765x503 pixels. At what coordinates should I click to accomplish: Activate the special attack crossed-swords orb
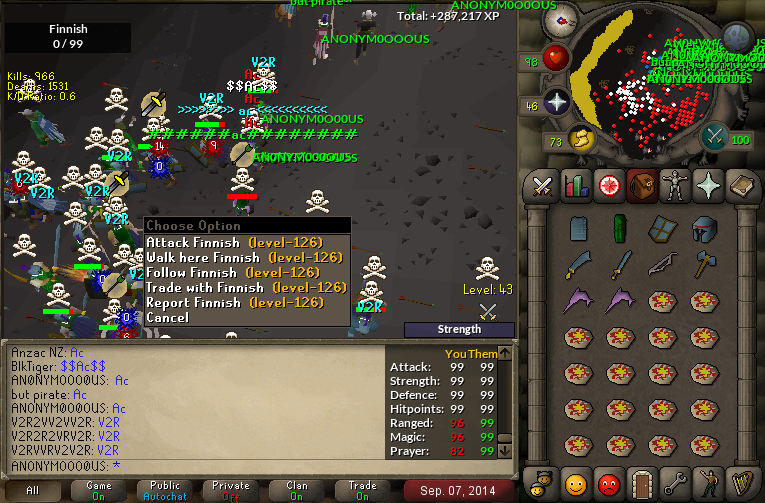[714, 137]
